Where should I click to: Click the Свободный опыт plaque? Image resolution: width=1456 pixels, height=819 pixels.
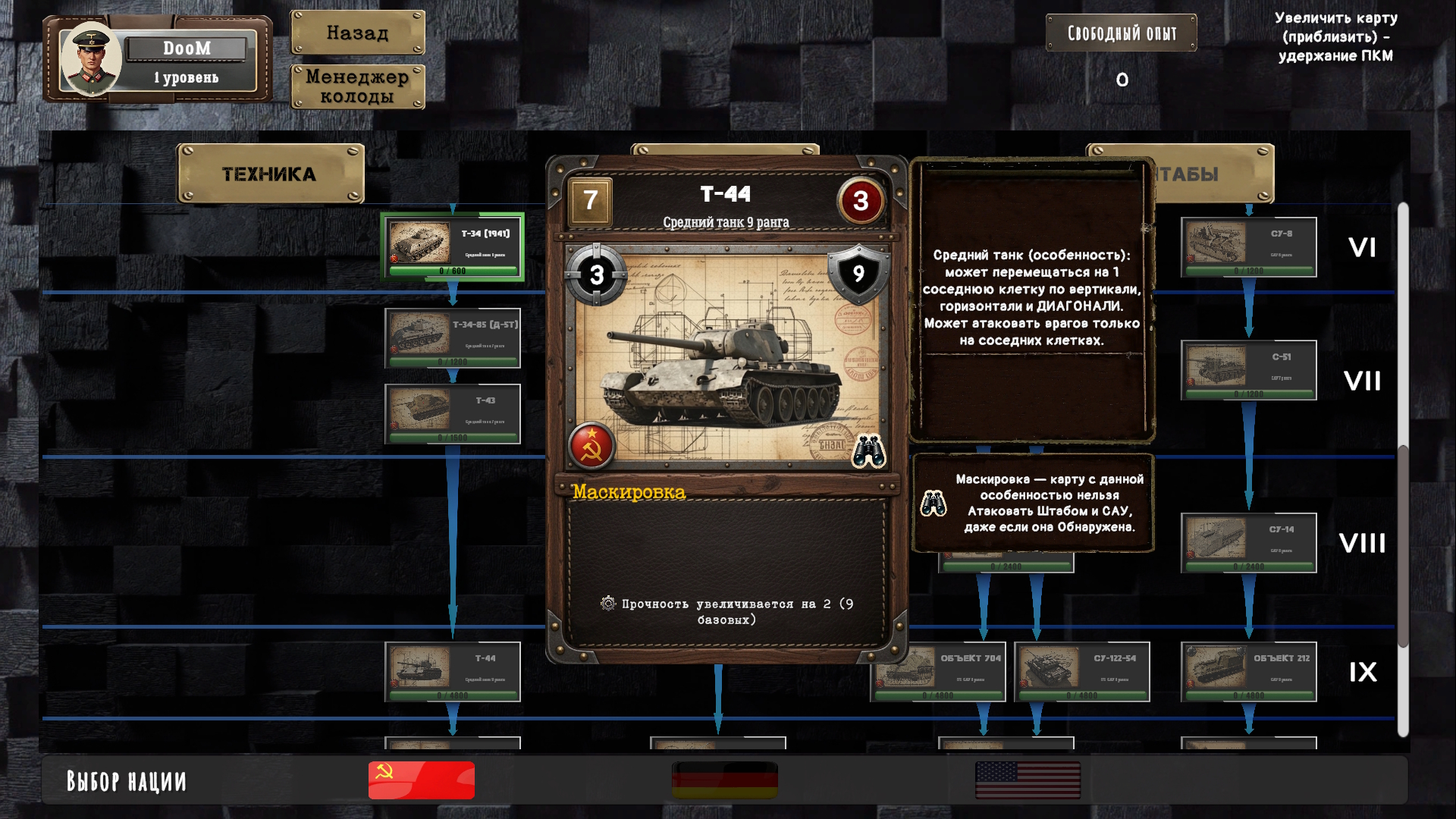coord(1121,33)
